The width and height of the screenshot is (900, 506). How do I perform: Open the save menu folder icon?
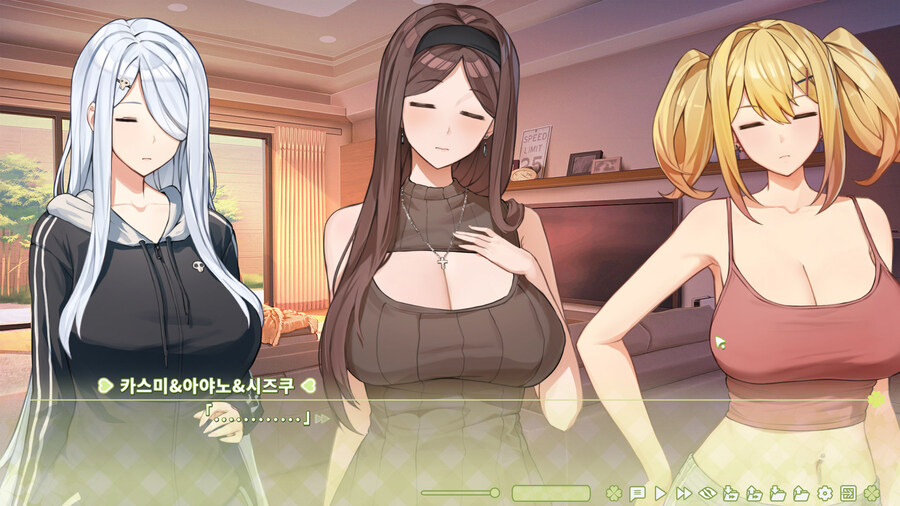pyautogui.click(x=778, y=493)
